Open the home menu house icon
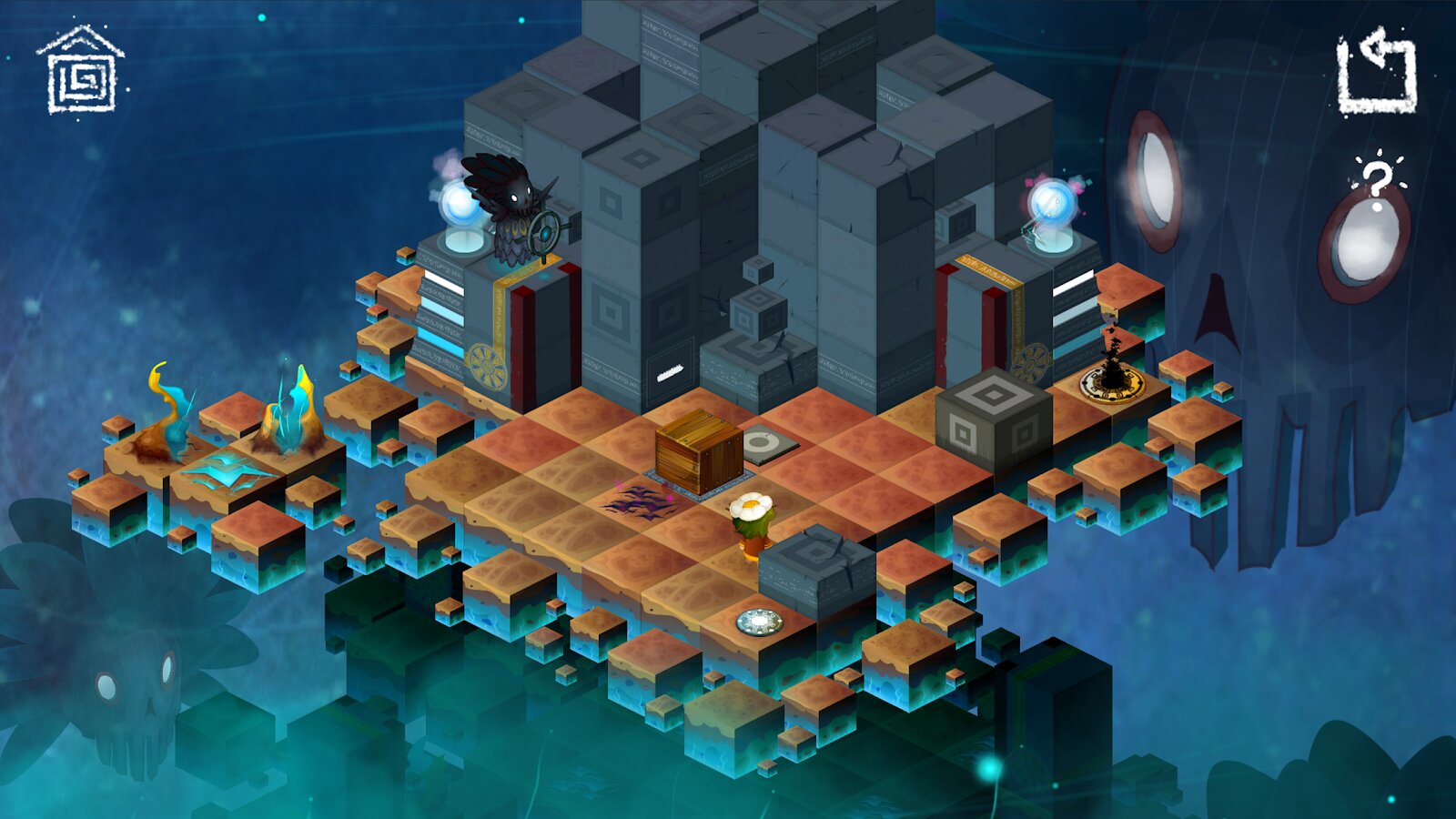 [81, 71]
